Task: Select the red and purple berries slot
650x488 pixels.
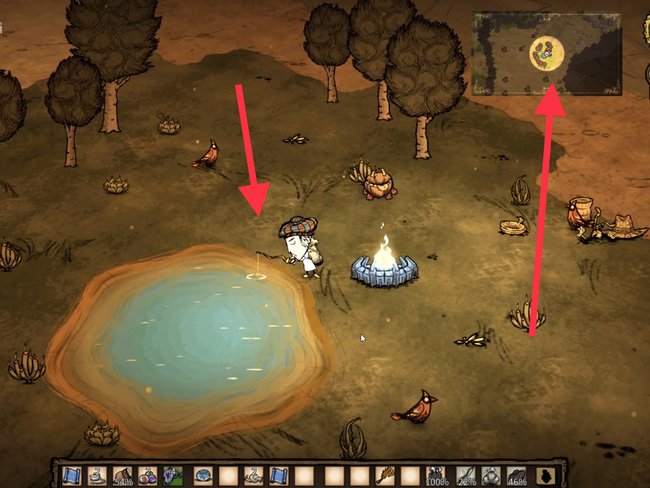Action: (x=148, y=474)
